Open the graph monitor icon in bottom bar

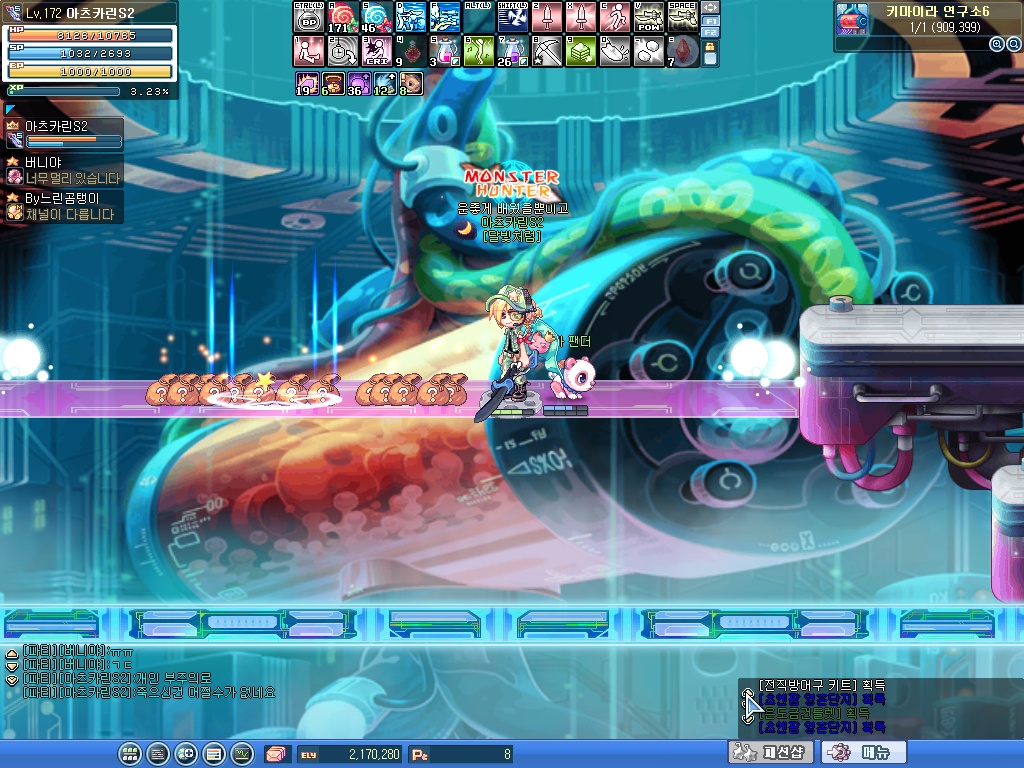[241, 754]
